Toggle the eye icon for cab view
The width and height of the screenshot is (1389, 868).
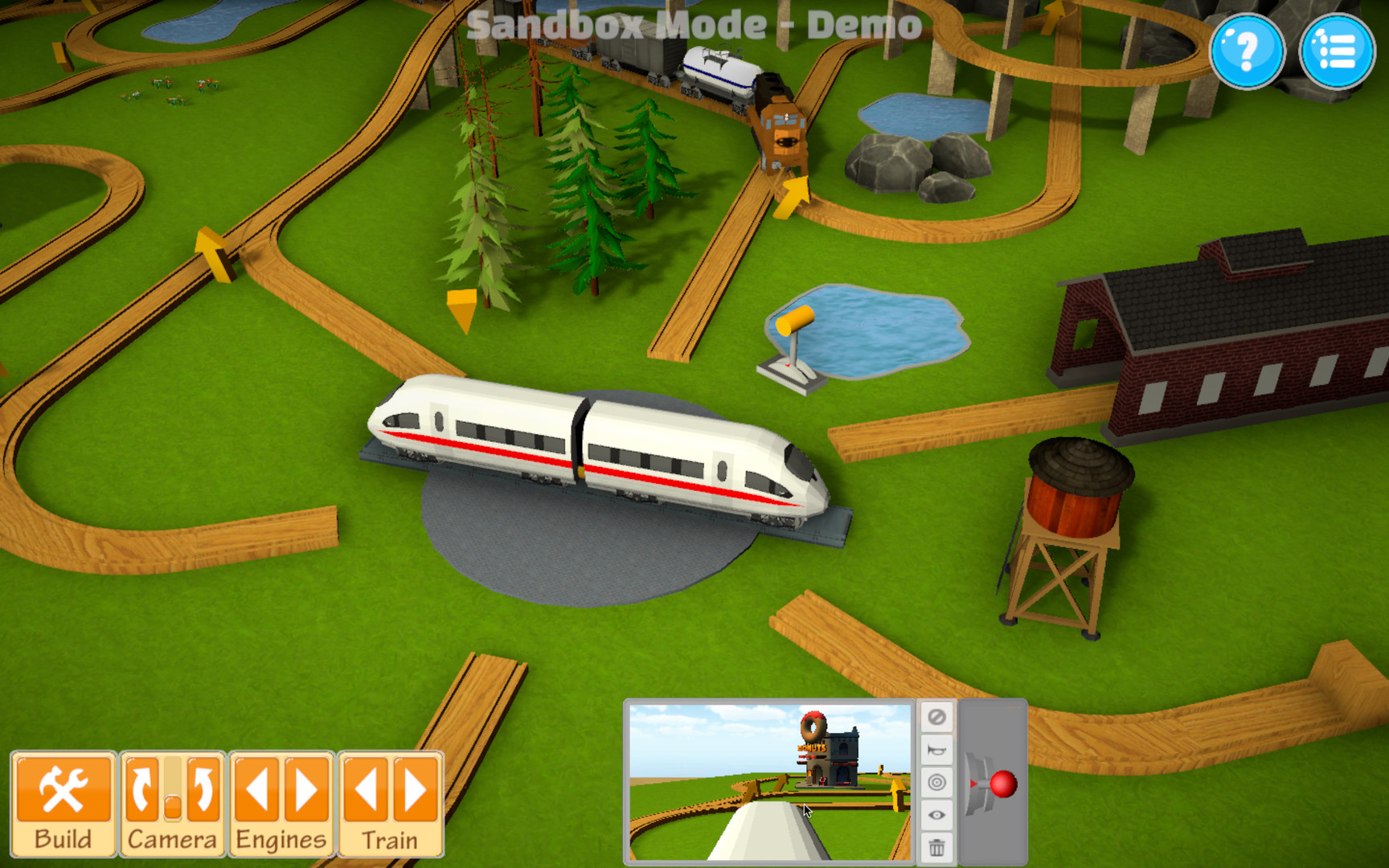[x=934, y=815]
